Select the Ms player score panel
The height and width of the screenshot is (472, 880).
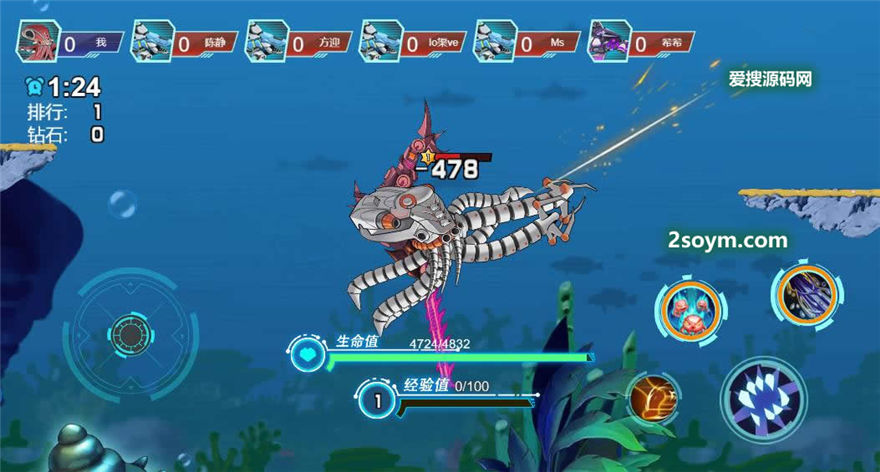(527, 43)
